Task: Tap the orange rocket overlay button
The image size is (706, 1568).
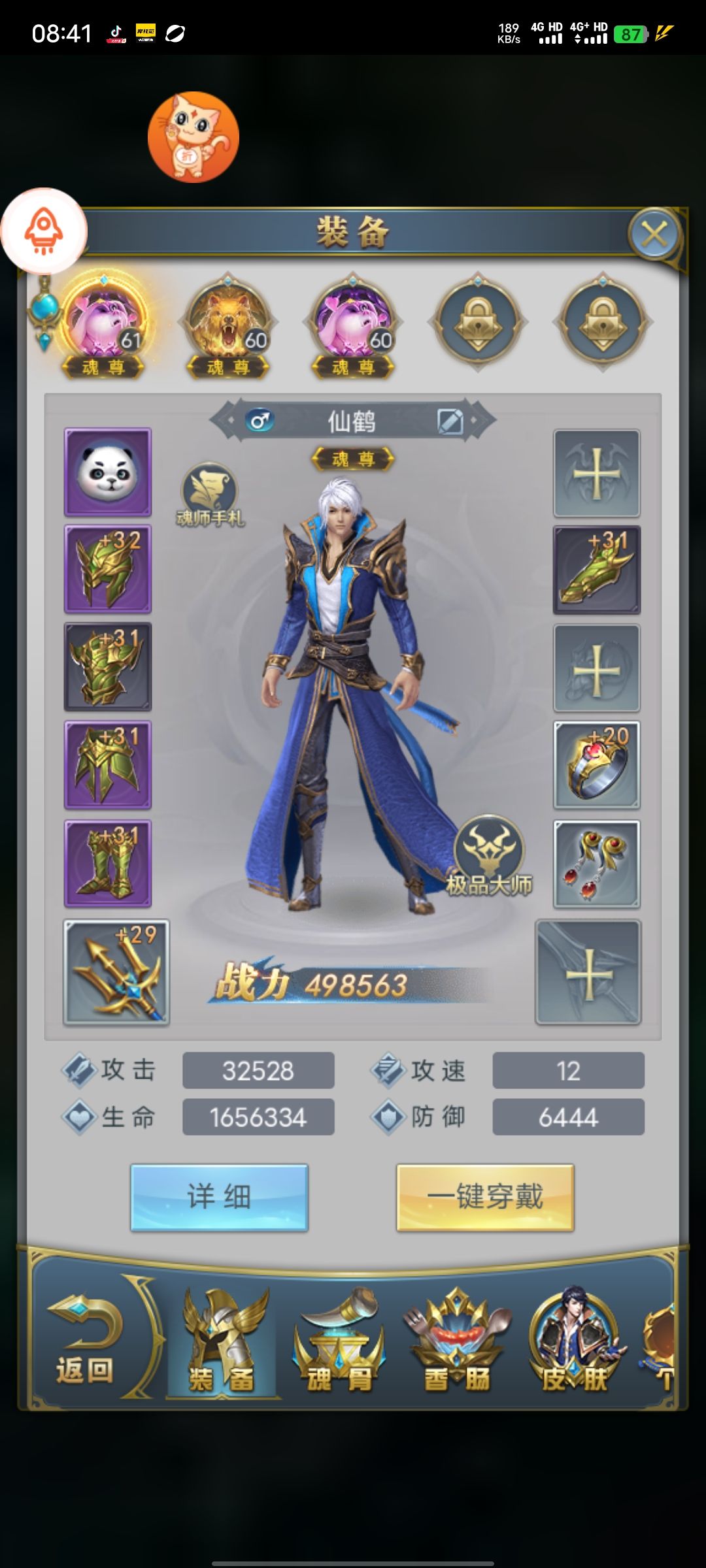Action: 44,231
